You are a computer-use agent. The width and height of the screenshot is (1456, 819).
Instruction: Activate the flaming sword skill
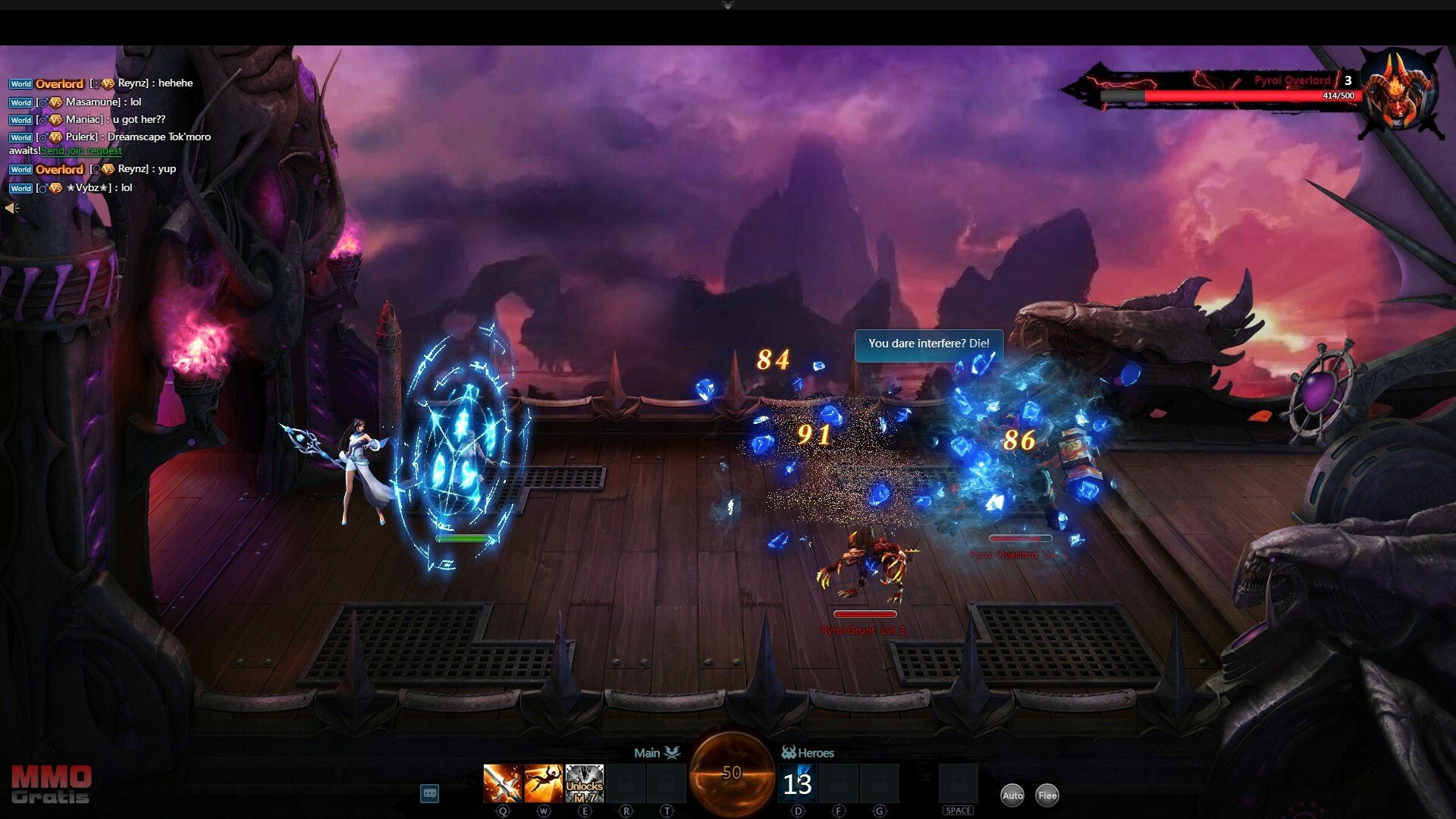(502, 783)
